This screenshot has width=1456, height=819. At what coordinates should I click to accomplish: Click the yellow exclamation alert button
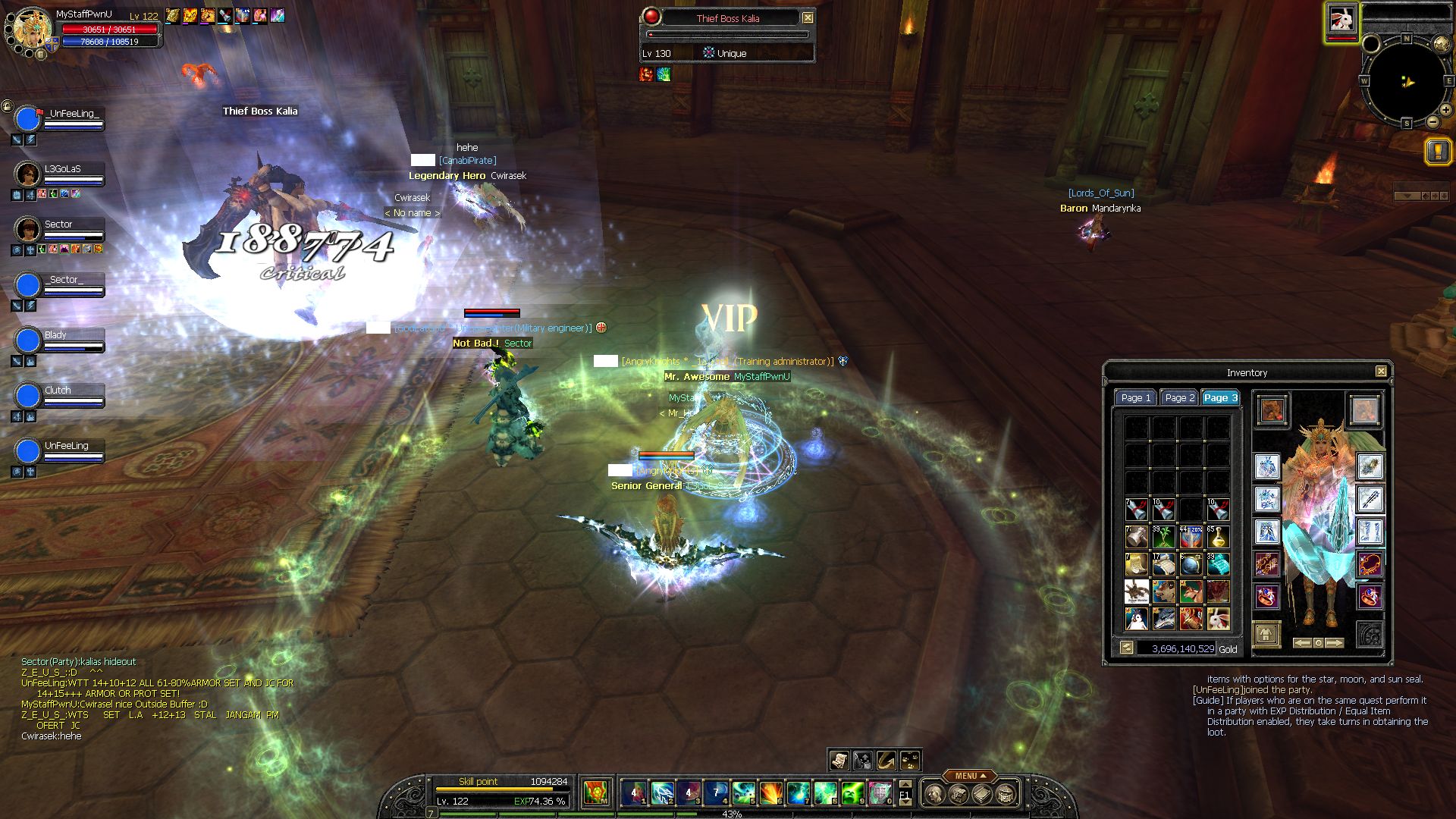[1438, 151]
